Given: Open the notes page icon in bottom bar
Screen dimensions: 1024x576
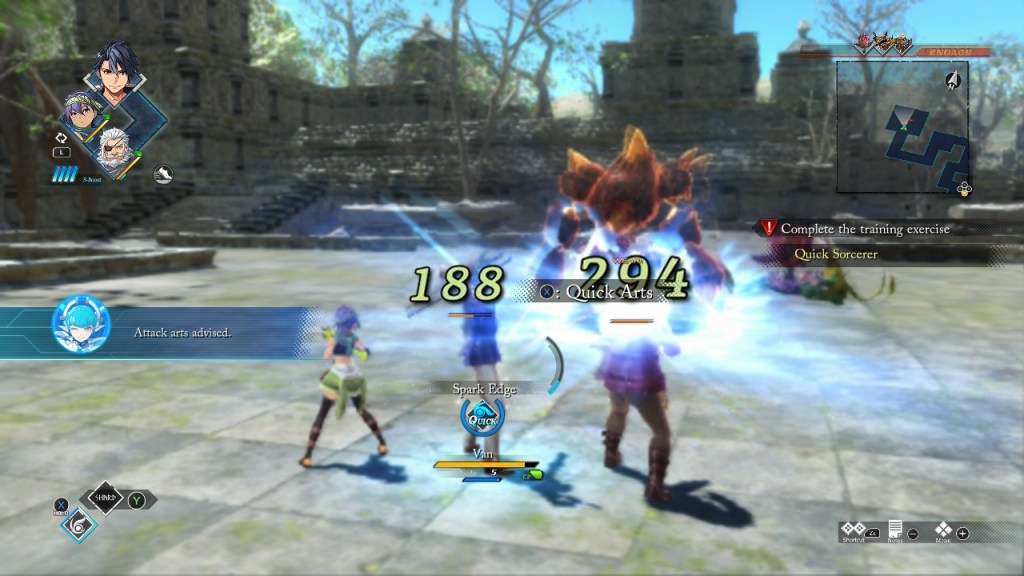Looking at the screenshot, I should pos(895,530).
